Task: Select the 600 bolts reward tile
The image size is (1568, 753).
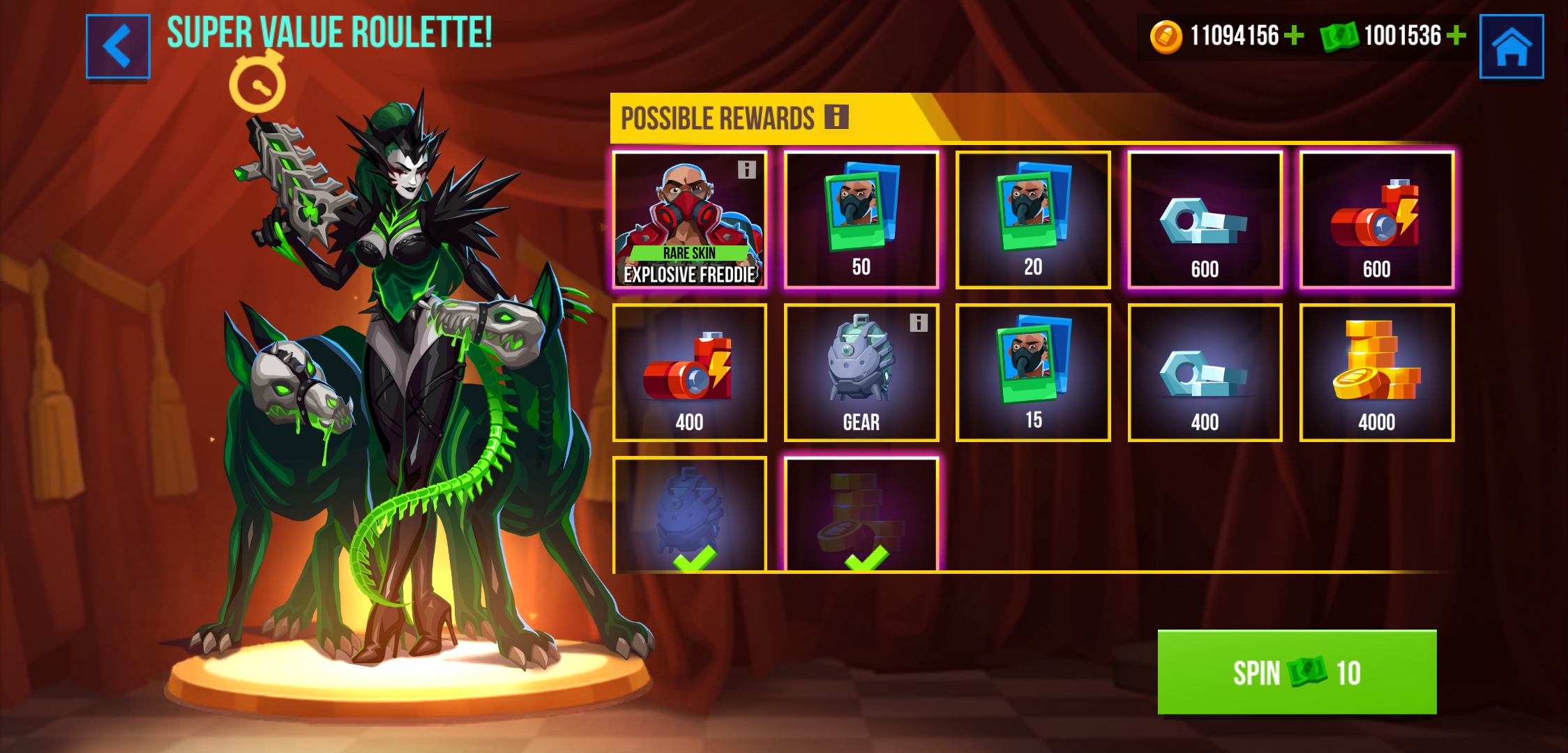Action: [x=1205, y=219]
